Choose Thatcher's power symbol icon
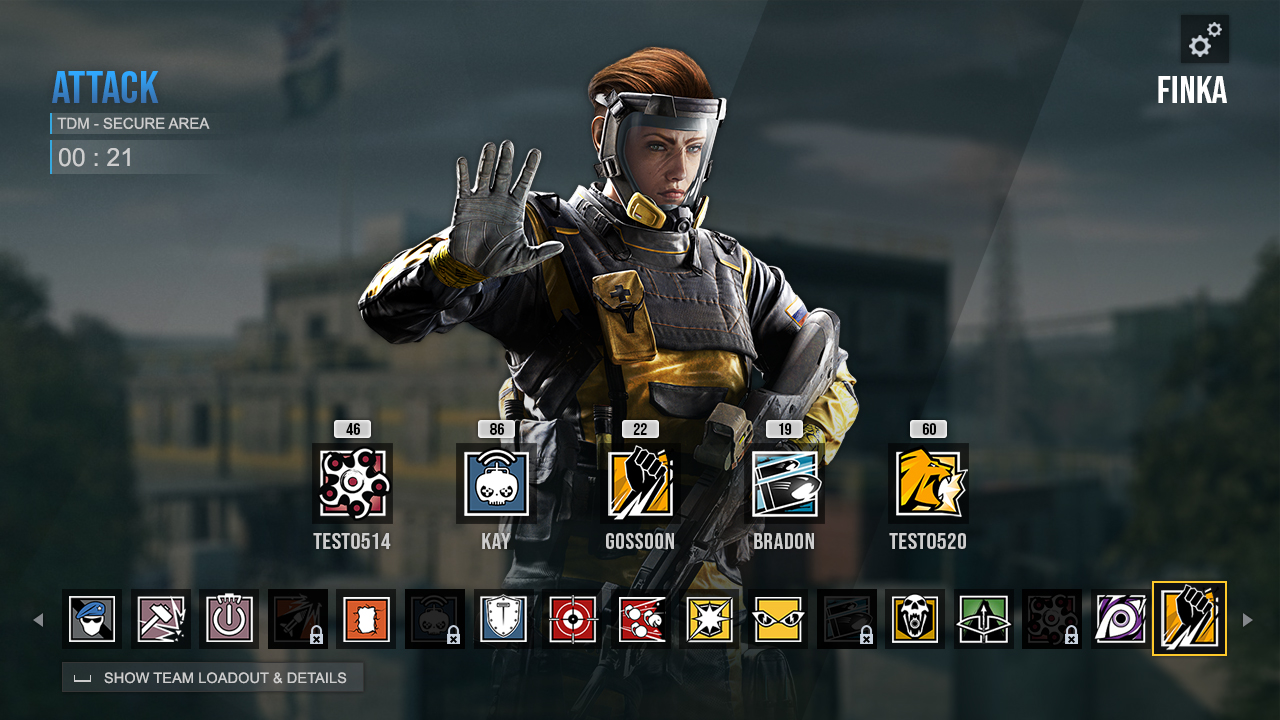 click(229, 619)
